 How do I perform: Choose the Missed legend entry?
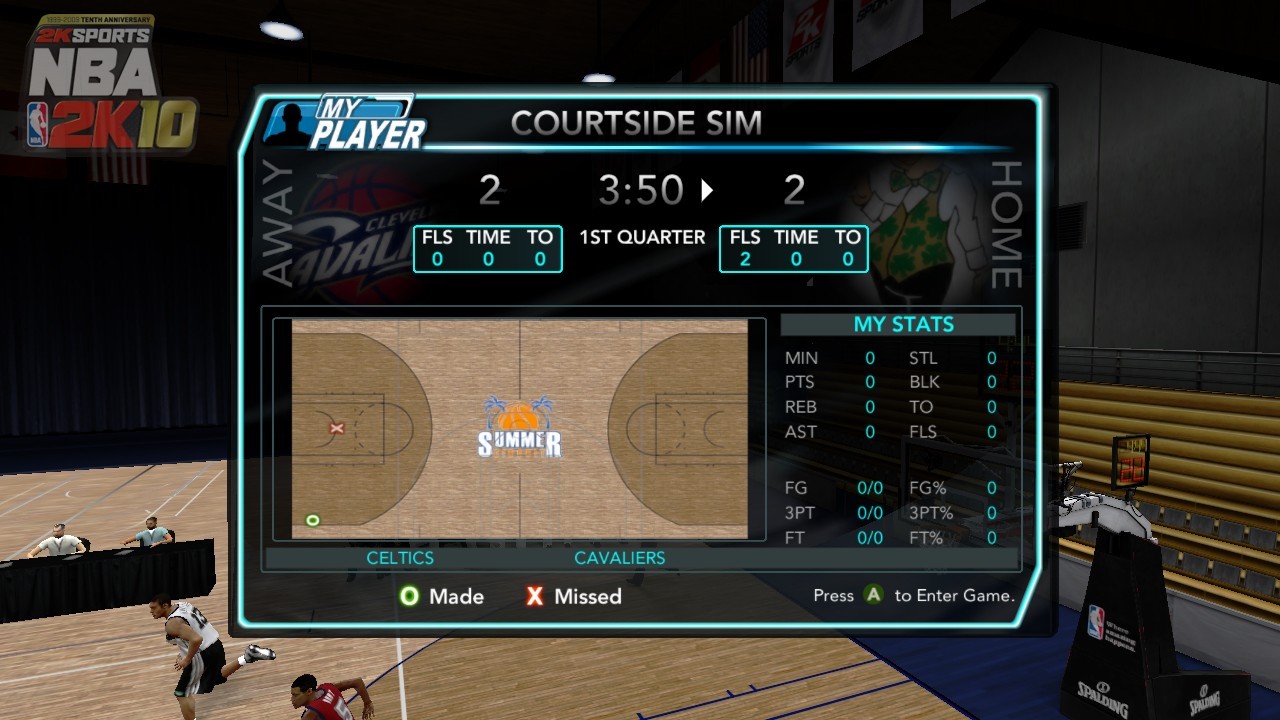pos(574,596)
